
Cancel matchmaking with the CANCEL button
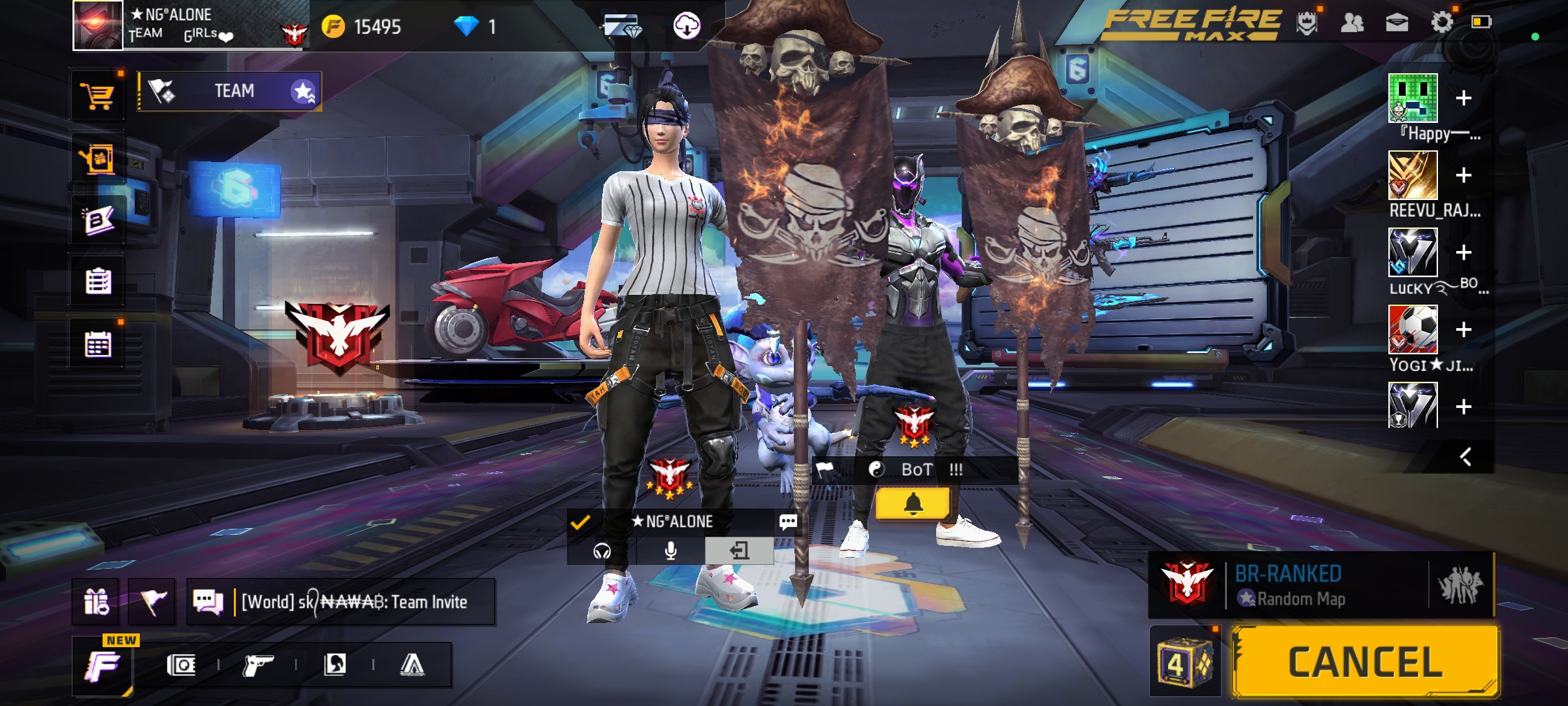[x=1364, y=662]
